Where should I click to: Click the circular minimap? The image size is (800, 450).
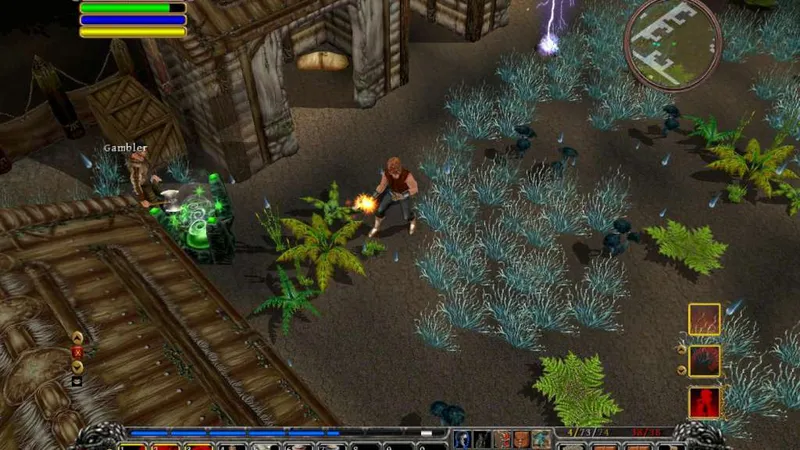672,42
